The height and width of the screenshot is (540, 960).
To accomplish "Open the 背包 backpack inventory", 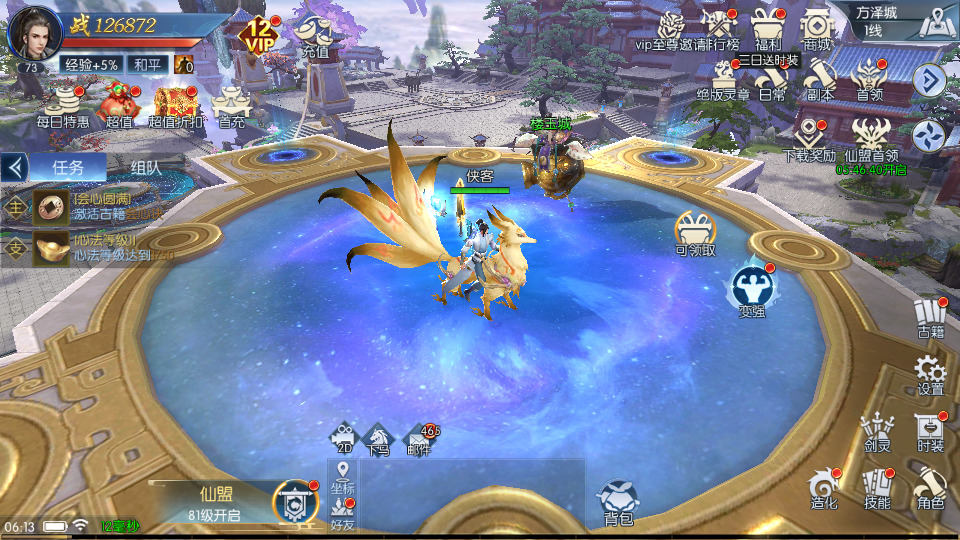I will (618, 500).
